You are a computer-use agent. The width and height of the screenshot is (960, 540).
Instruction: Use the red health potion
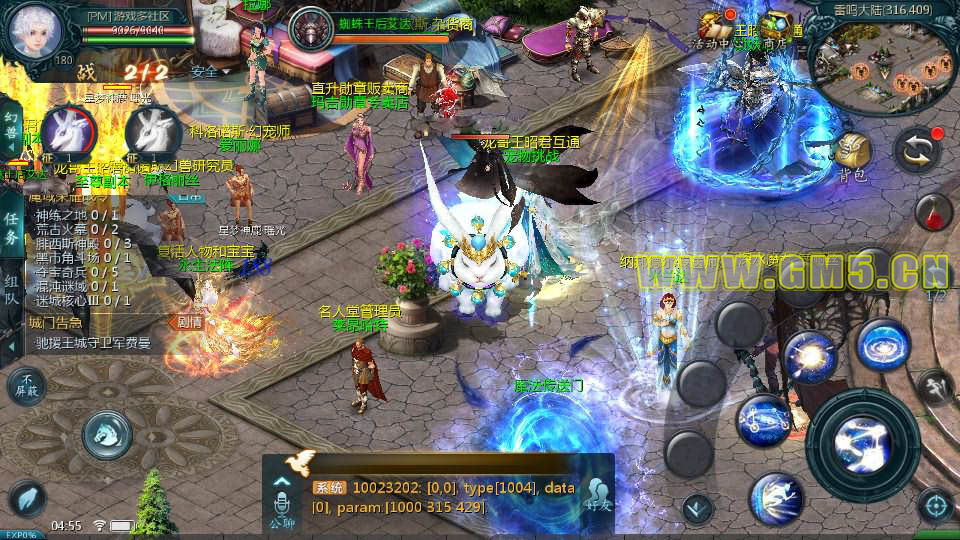(x=934, y=214)
